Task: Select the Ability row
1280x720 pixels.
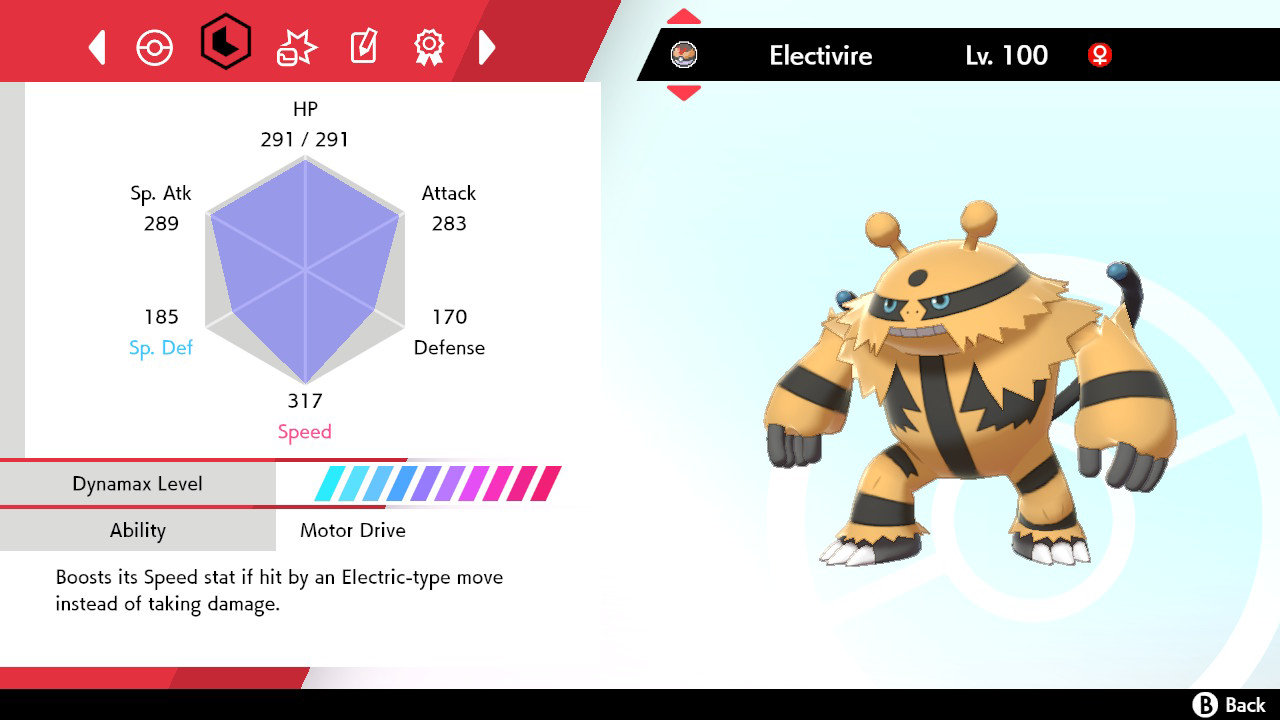Action: (x=138, y=530)
